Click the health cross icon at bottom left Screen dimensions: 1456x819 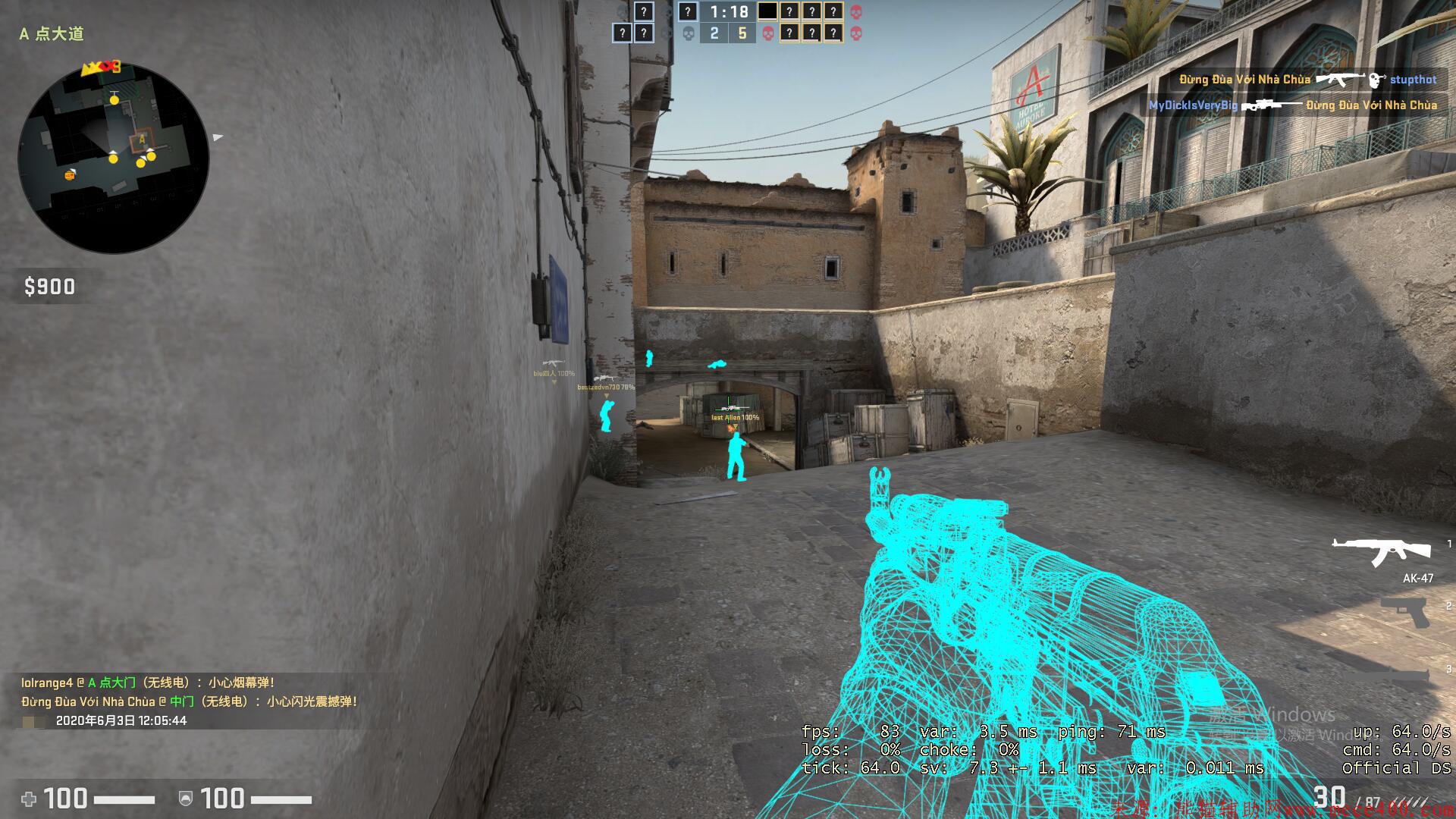pyautogui.click(x=28, y=799)
